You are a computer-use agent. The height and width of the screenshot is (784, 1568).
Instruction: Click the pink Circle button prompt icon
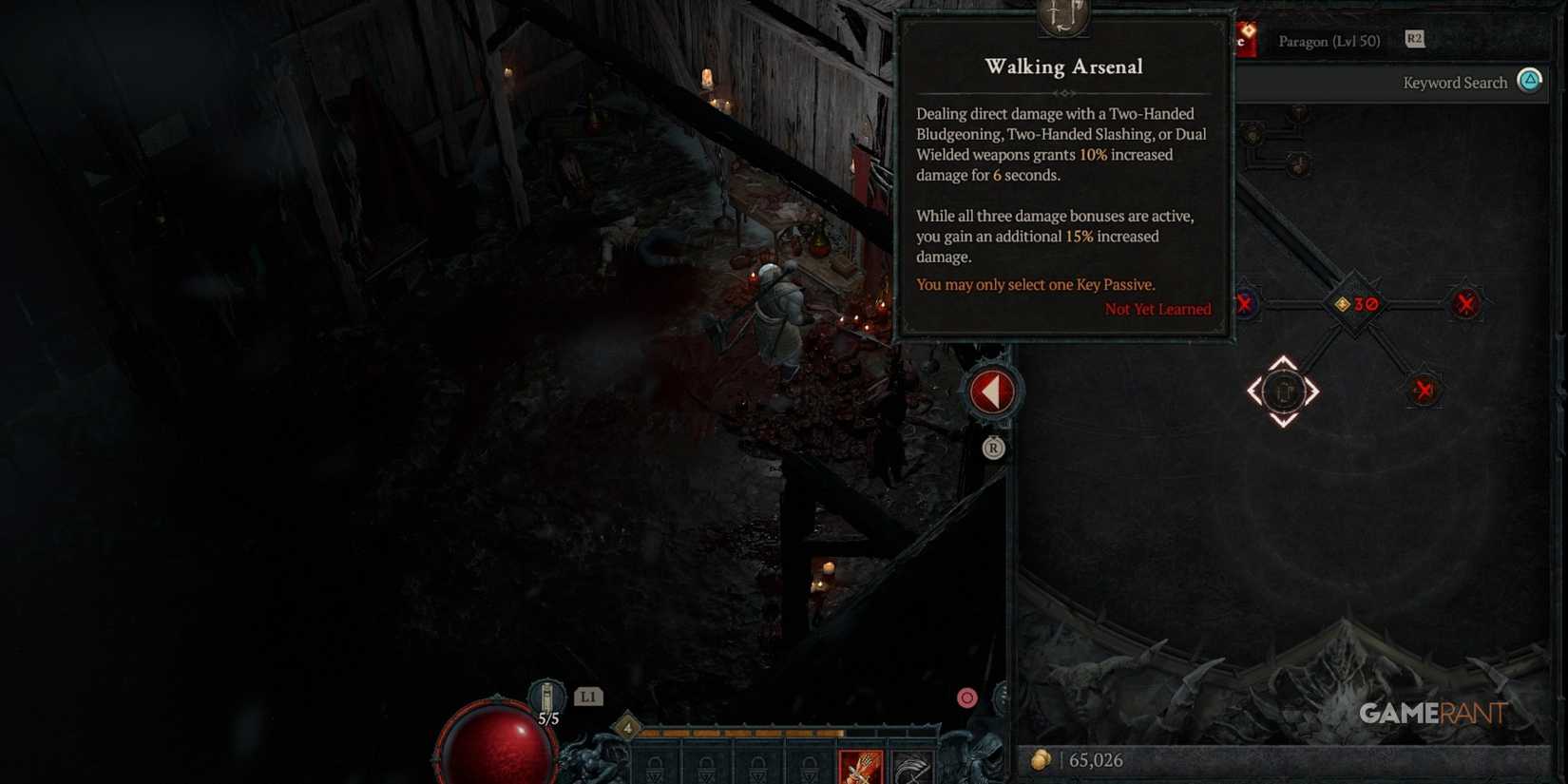(967, 697)
